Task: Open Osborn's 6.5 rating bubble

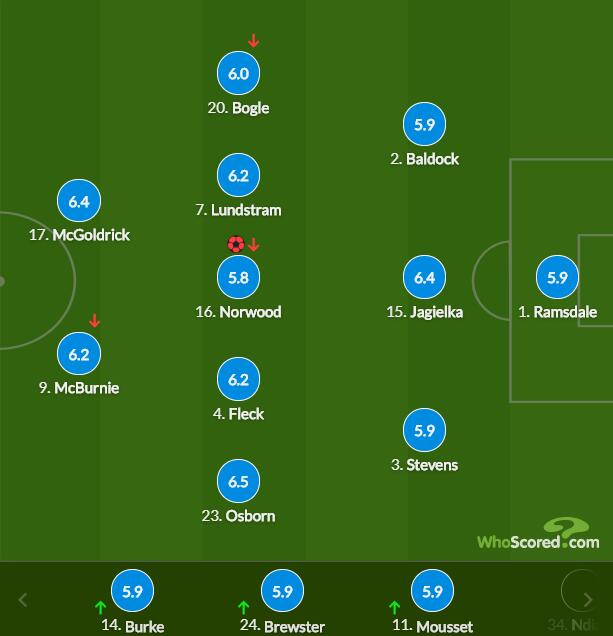Action: [238, 482]
